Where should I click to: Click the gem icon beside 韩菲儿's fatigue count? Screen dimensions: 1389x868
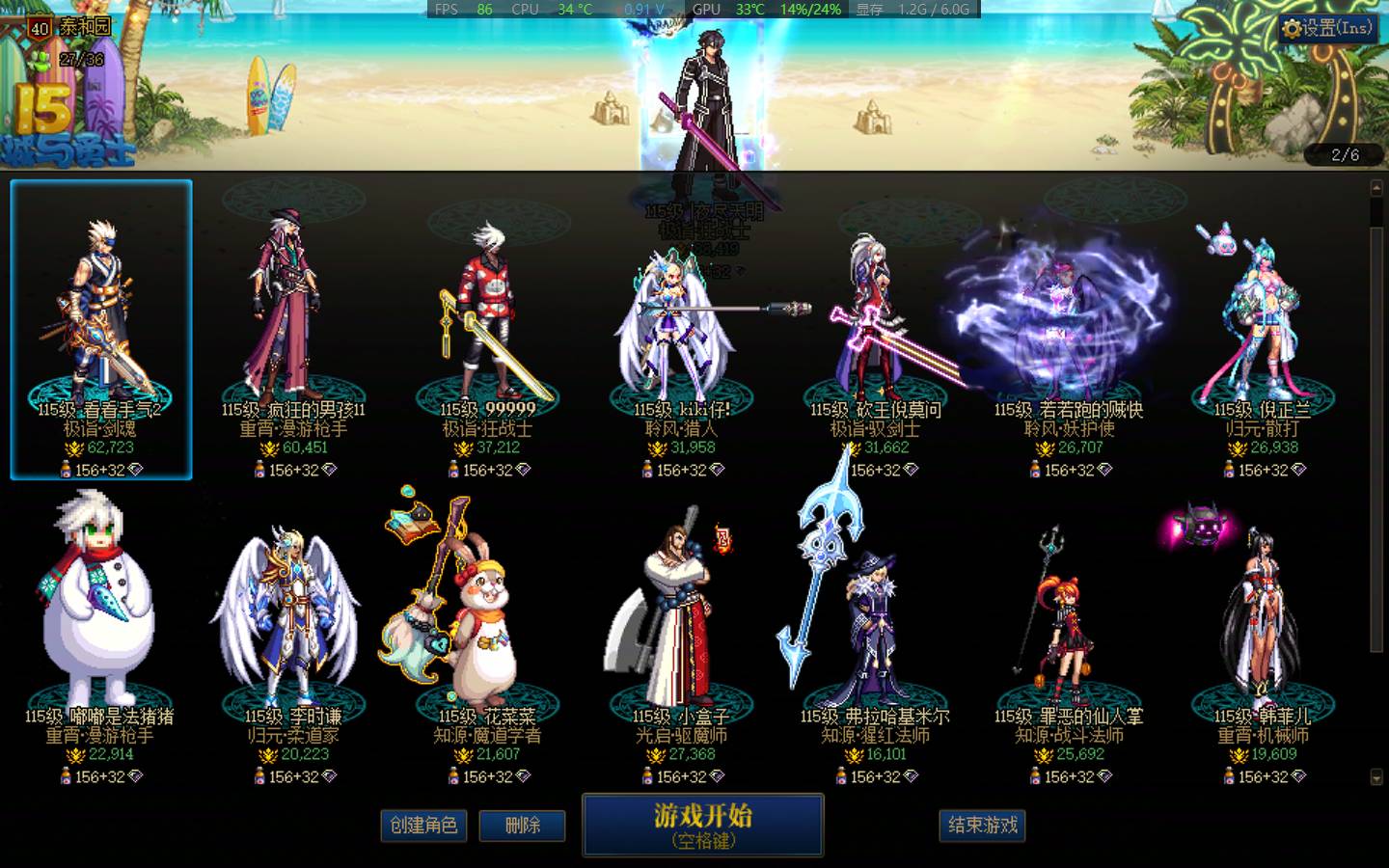coord(1300,777)
